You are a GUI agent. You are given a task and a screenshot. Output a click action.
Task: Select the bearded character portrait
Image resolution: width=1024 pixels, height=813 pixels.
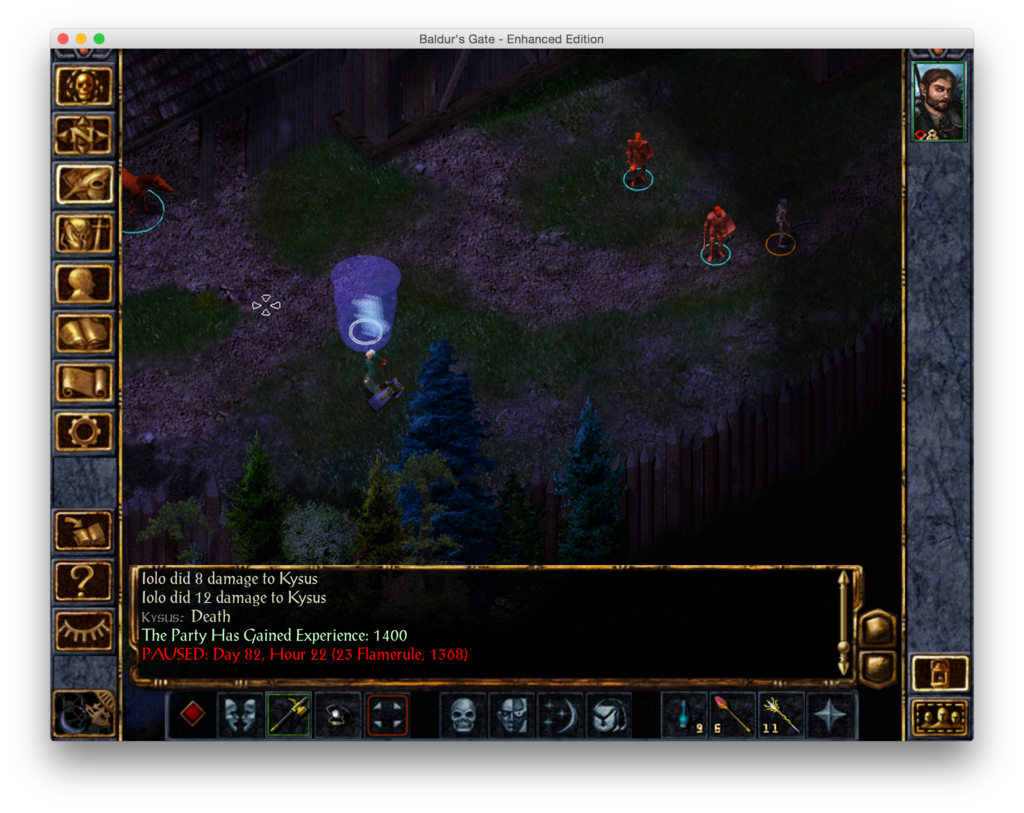(939, 102)
